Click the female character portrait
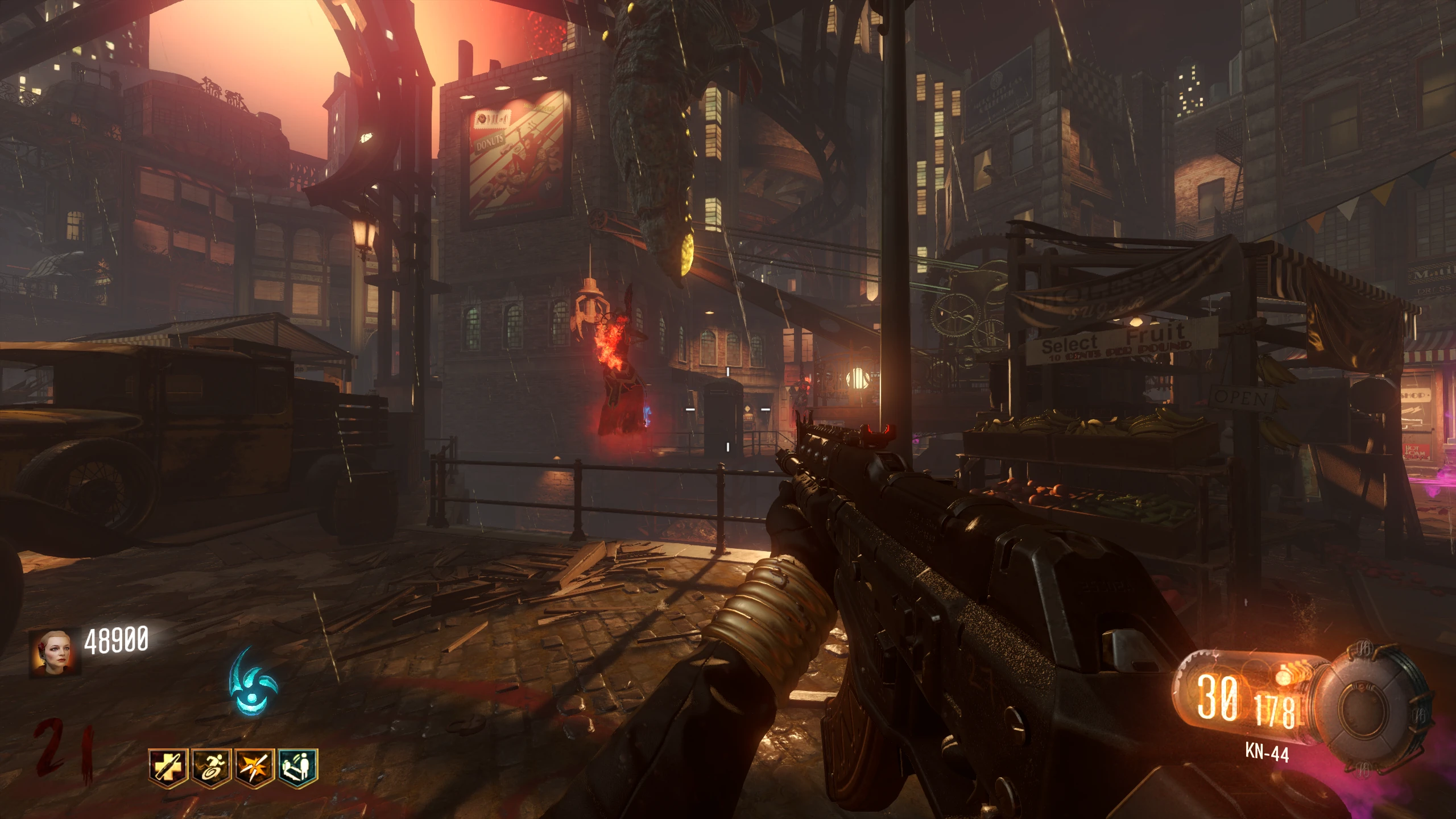The image size is (1456, 819). 55,652
